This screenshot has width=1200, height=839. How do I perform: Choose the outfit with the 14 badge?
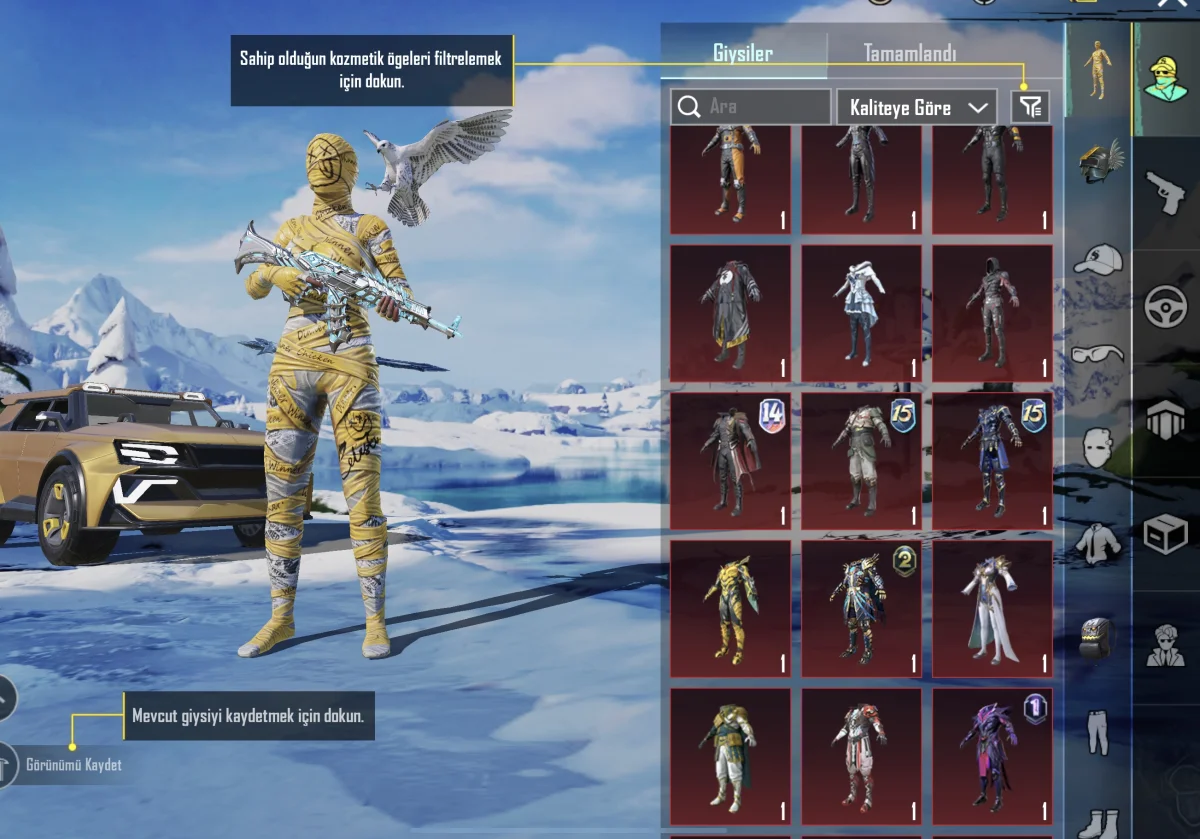click(x=730, y=461)
